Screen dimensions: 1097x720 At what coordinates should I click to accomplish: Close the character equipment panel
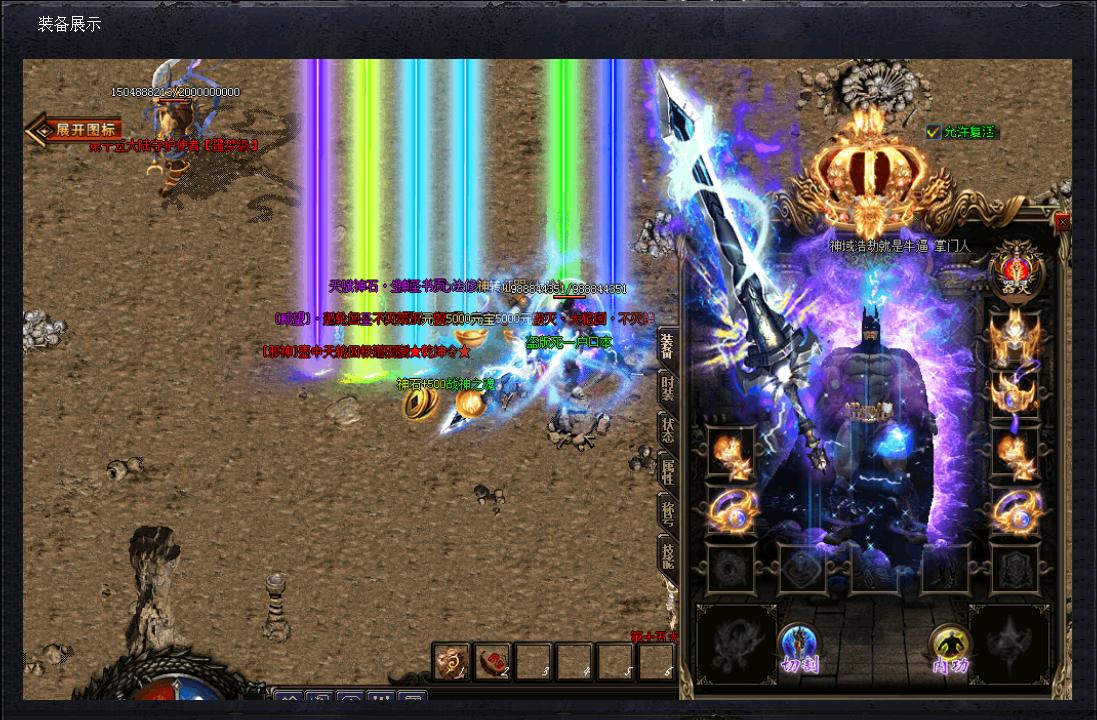coord(1062,222)
